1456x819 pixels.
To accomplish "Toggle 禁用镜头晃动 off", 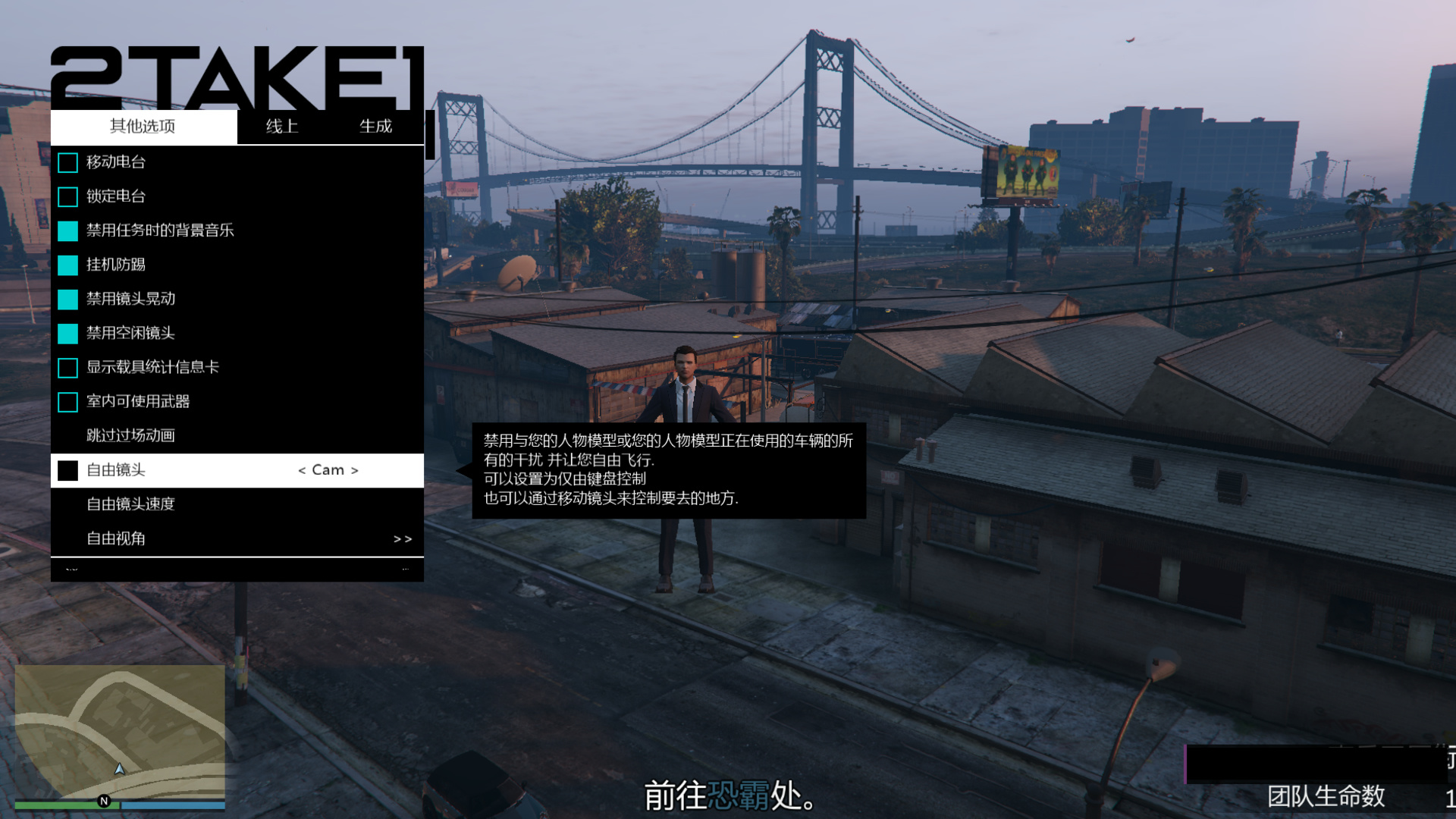I will click(x=68, y=299).
